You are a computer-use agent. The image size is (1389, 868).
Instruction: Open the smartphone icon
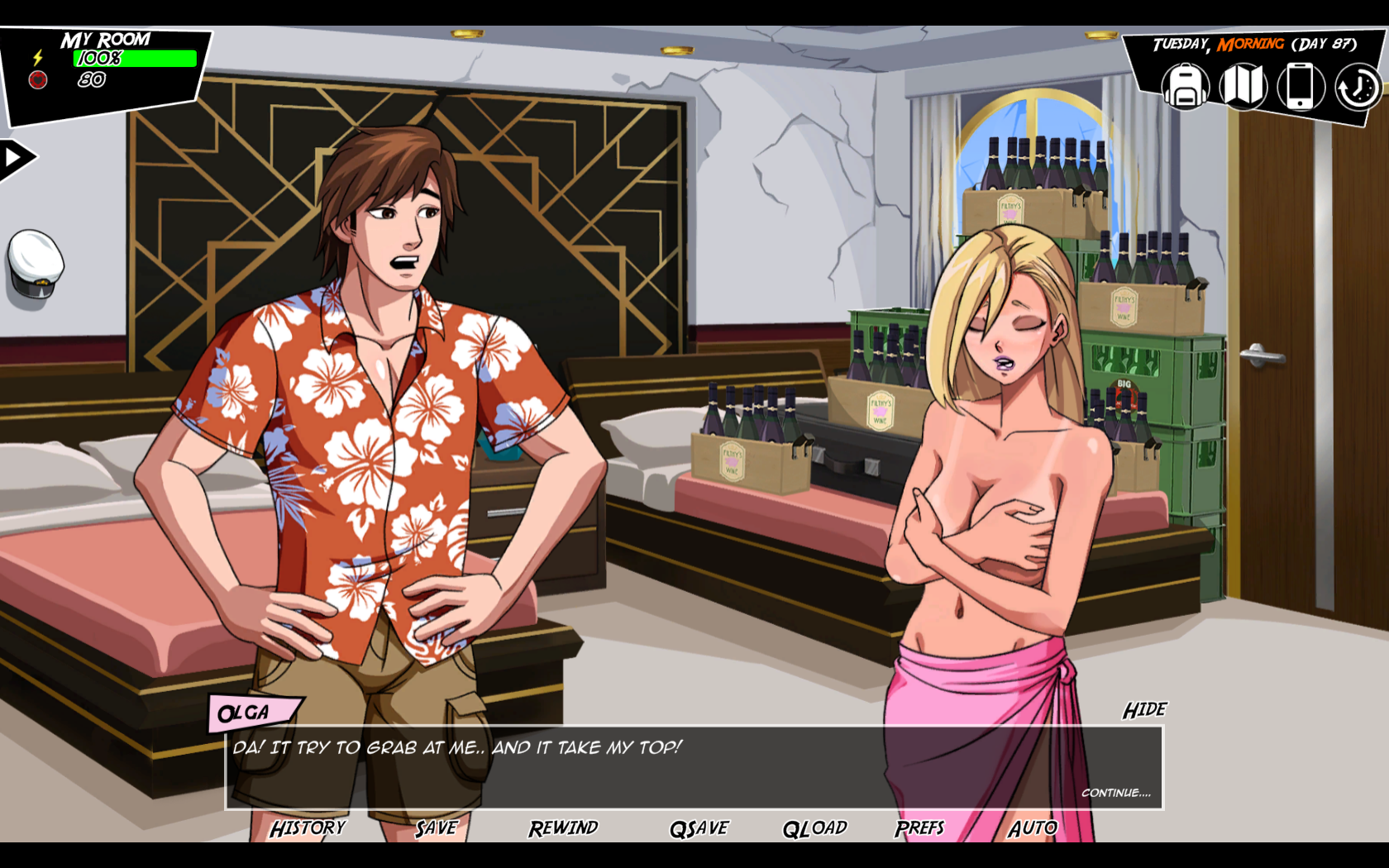coord(1300,87)
